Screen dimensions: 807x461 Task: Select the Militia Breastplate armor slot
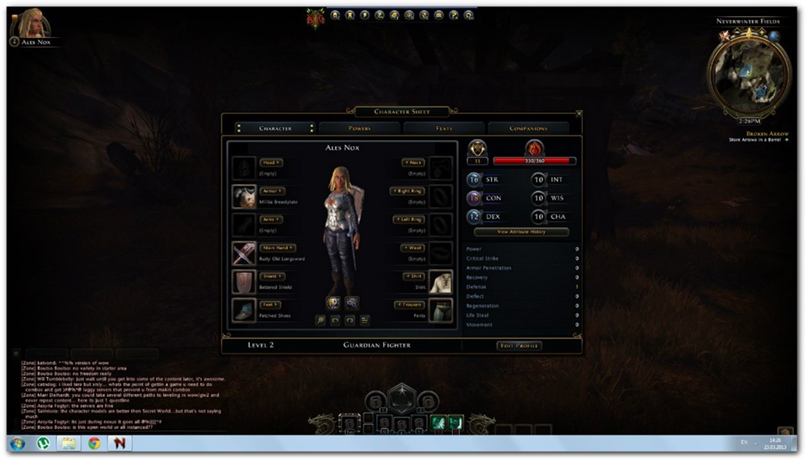pyautogui.click(x=243, y=197)
